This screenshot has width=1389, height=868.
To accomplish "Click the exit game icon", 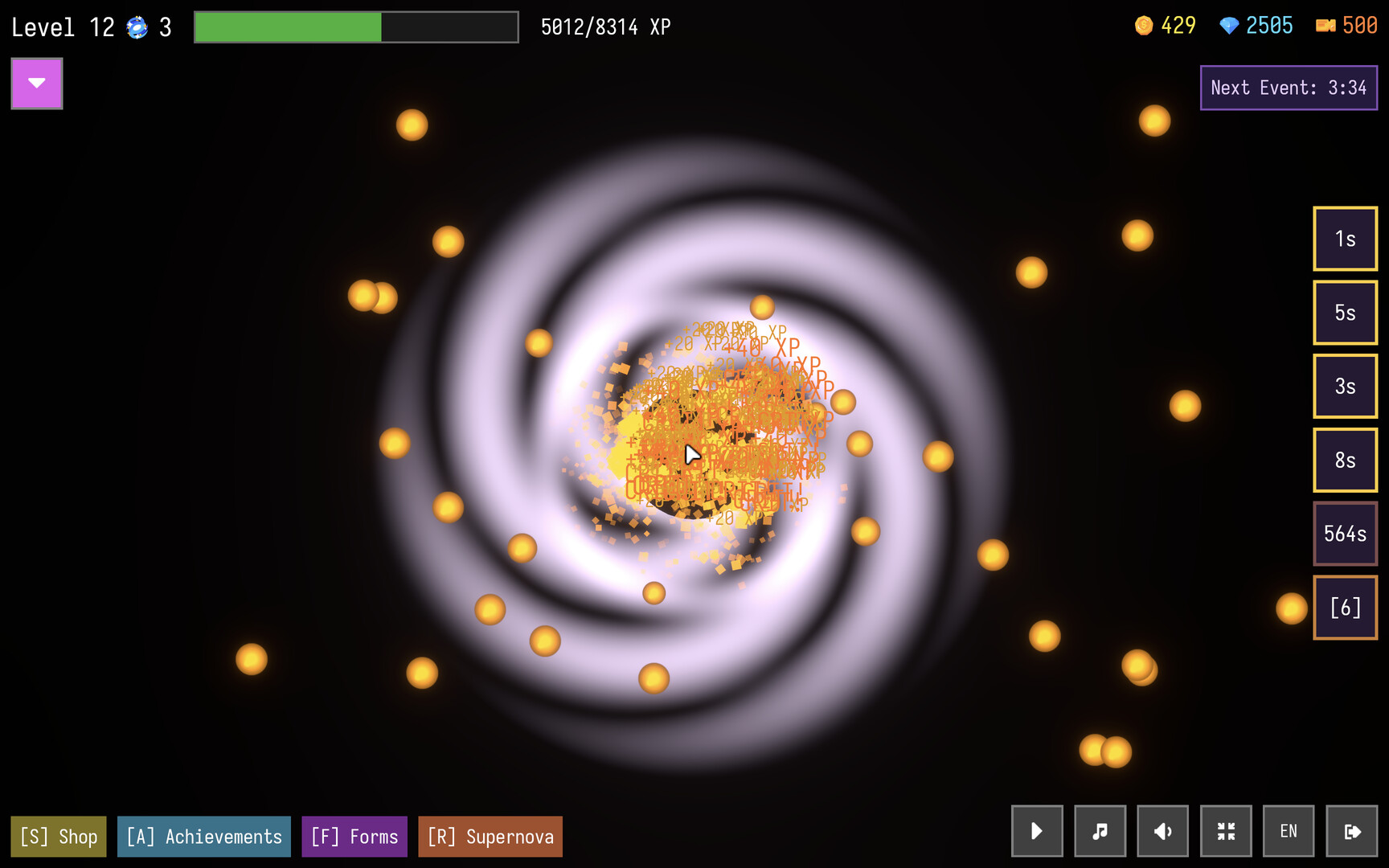I will point(1352,831).
